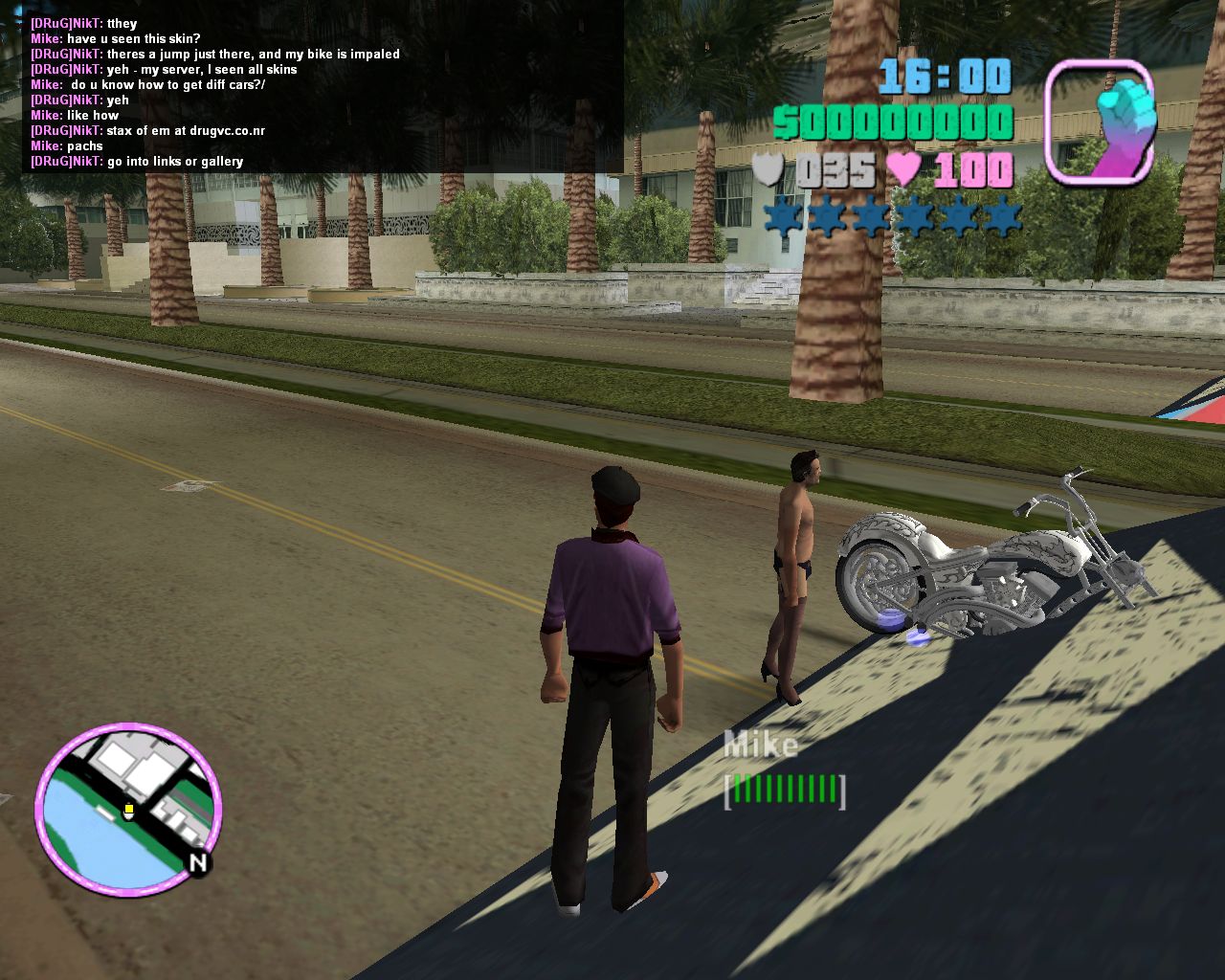Open the circular radar minimap
This screenshot has width=1225, height=980.
[x=128, y=810]
